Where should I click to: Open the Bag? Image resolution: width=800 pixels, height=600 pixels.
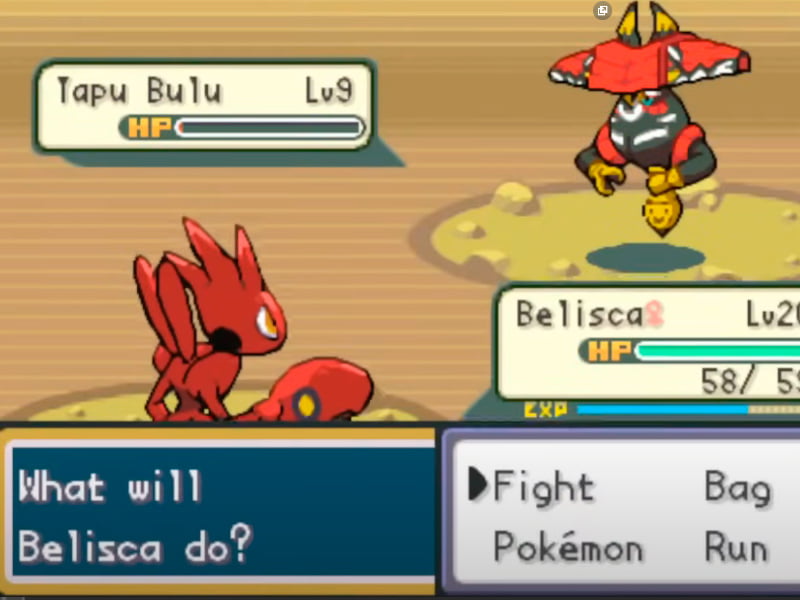[x=737, y=487]
